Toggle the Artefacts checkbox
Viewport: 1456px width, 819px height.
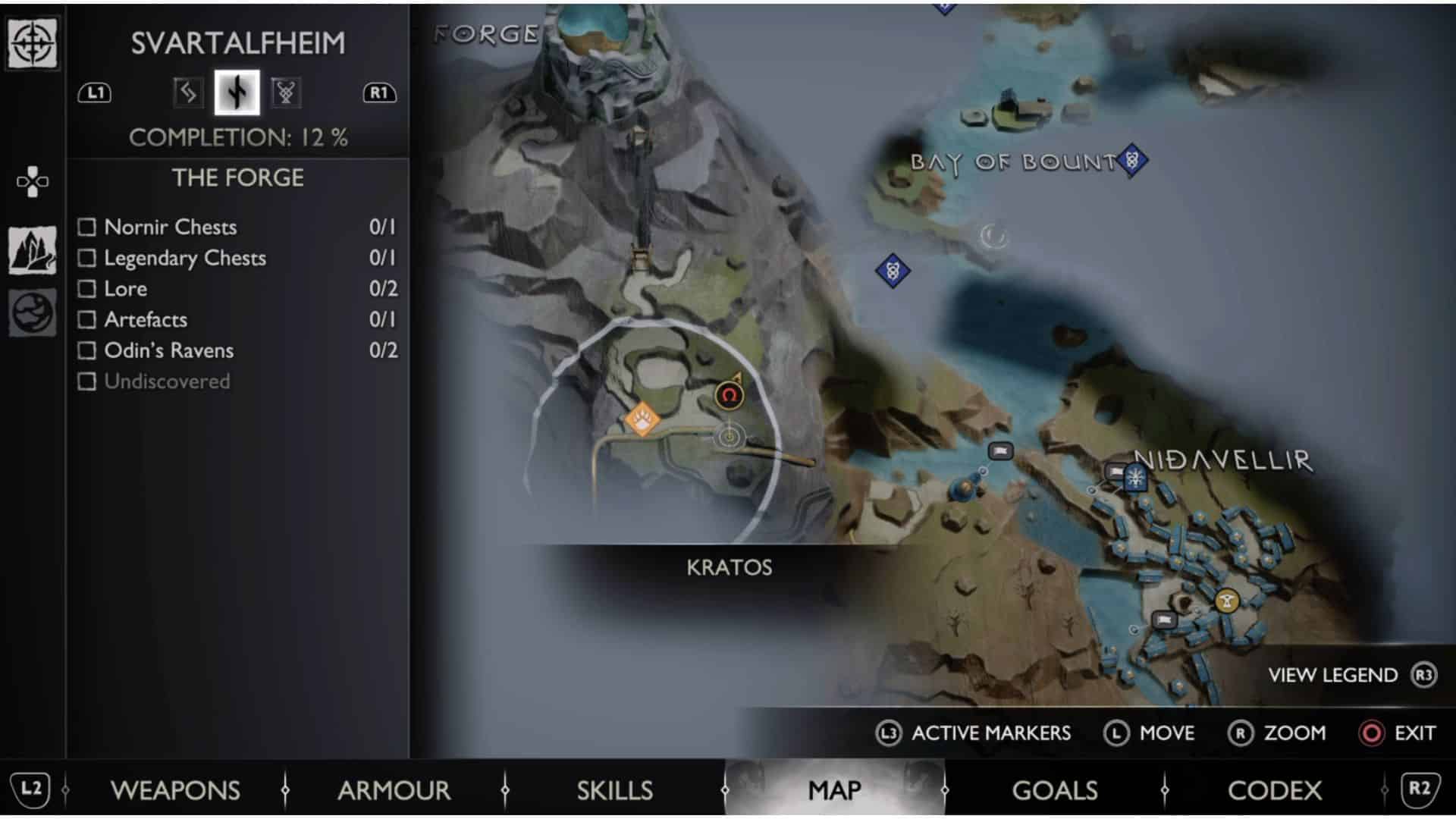click(x=87, y=319)
